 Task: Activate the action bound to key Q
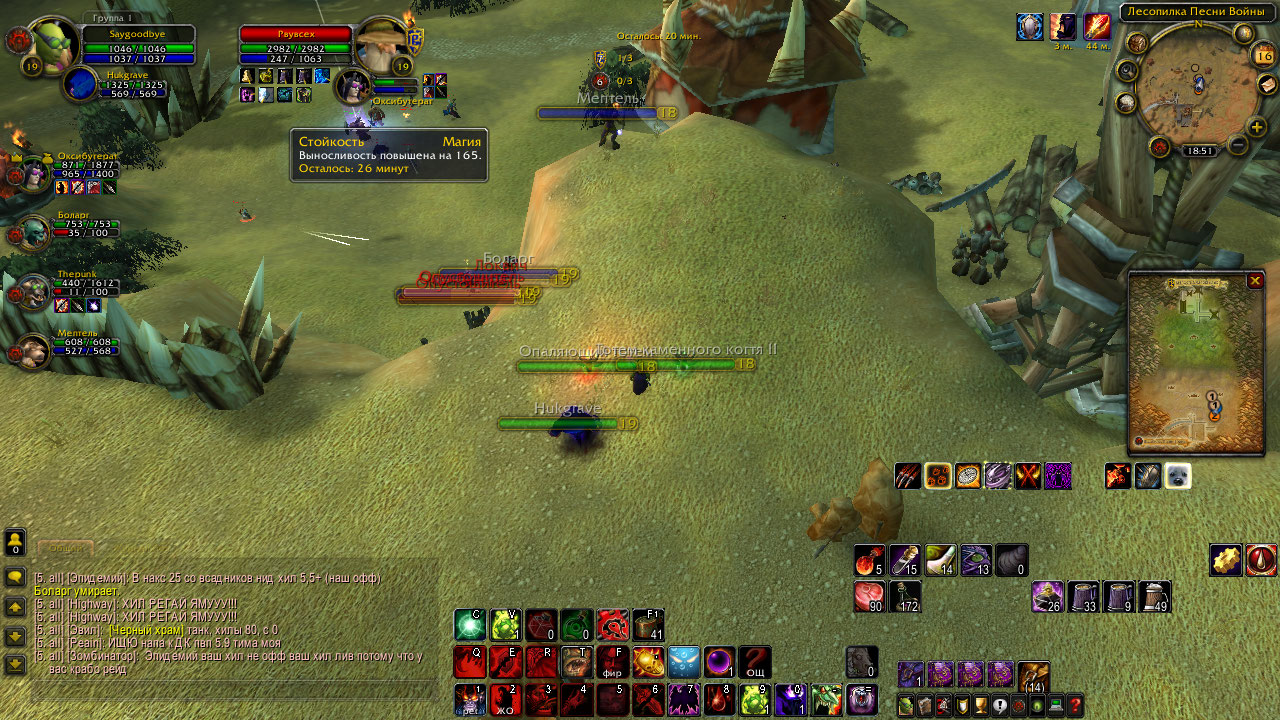tap(469, 662)
